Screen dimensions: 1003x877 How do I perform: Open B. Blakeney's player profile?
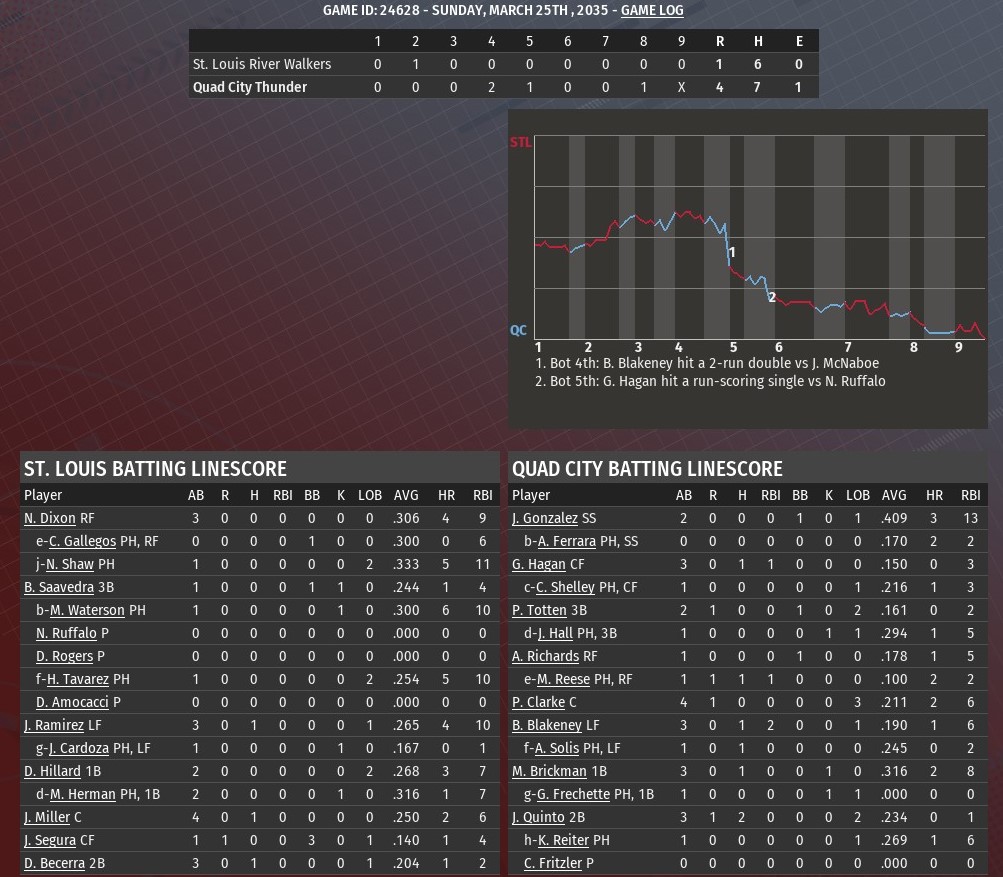[546, 725]
